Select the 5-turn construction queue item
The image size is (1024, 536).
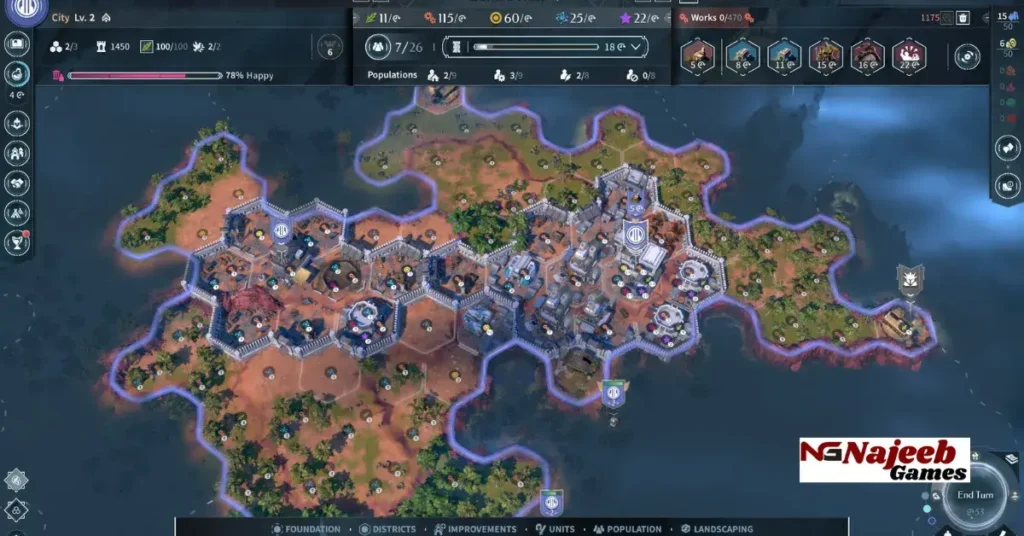pos(697,55)
